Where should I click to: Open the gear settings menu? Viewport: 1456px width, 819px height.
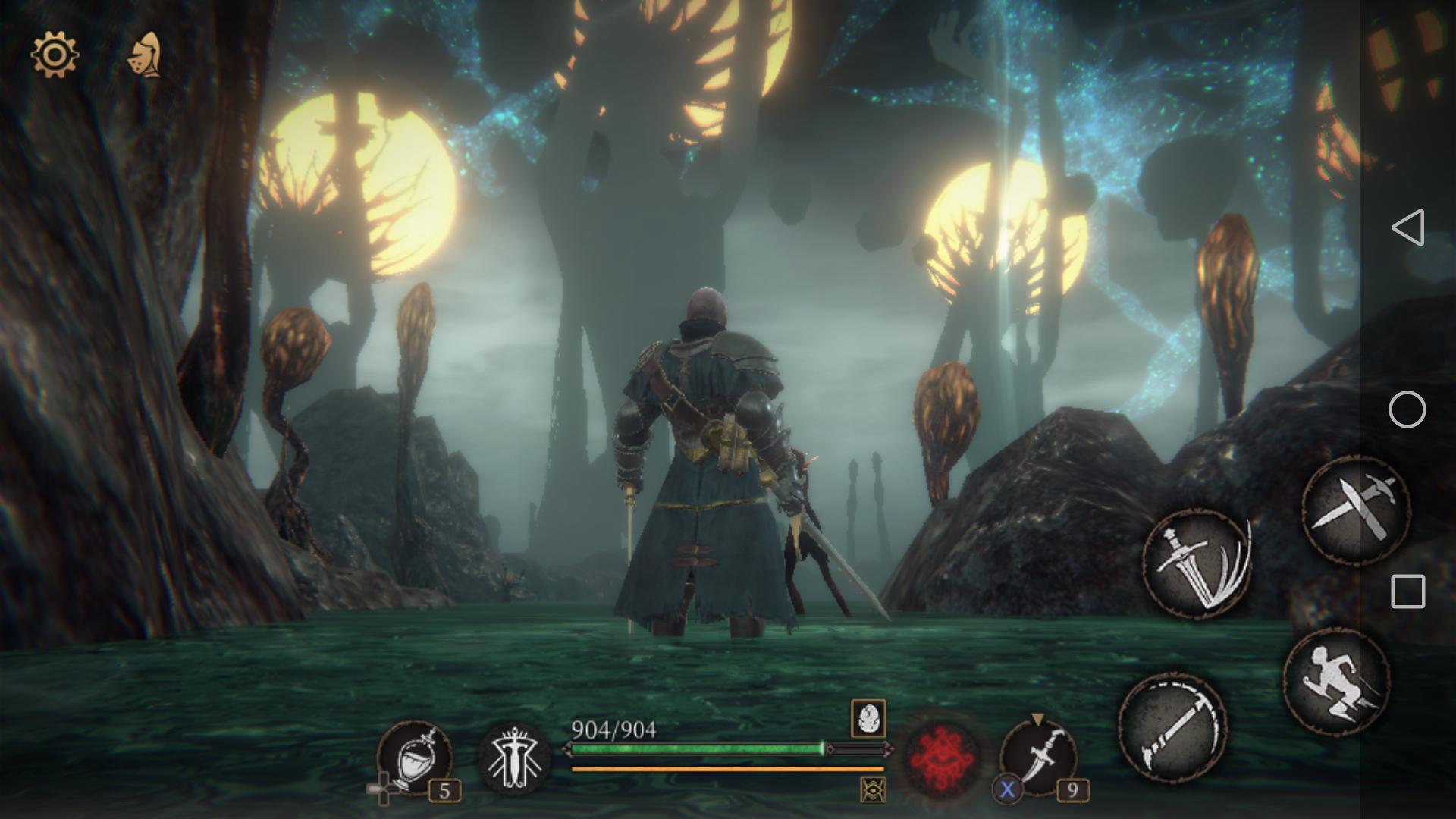click(x=54, y=55)
